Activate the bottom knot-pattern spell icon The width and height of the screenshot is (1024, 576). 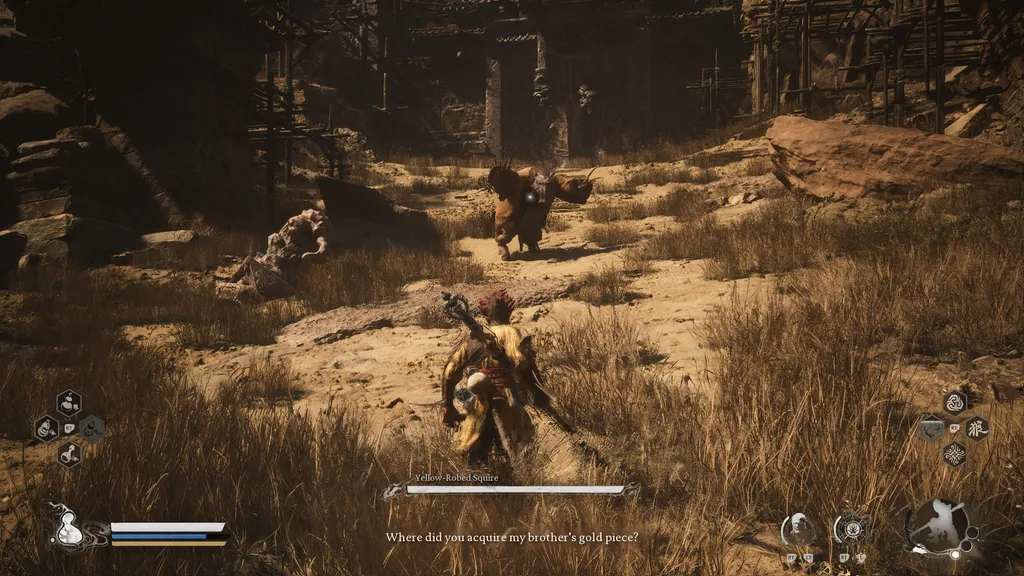(954, 454)
